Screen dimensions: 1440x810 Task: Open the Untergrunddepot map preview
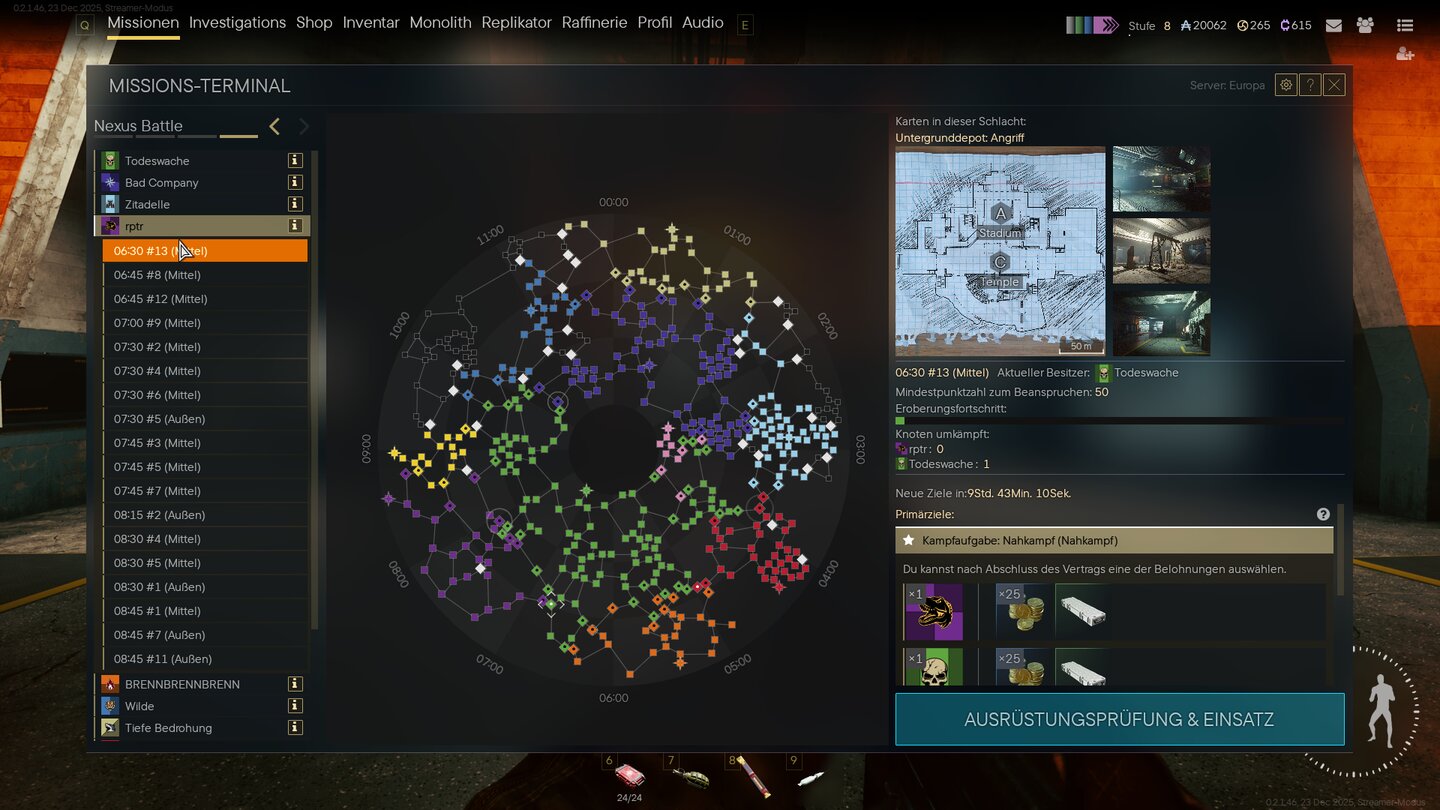pos(1000,250)
